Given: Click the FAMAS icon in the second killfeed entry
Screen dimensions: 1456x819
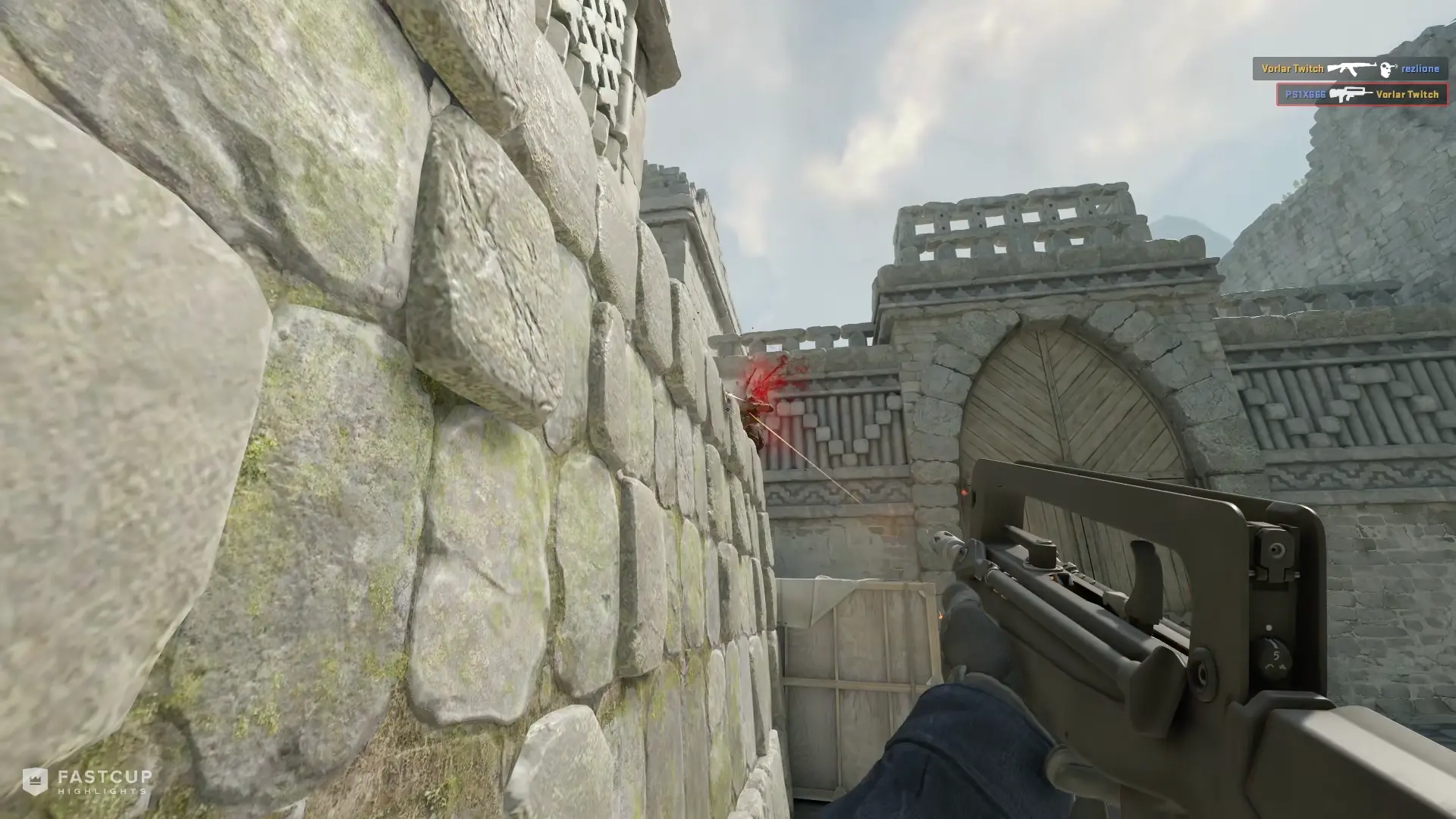Looking at the screenshot, I should click(1350, 93).
